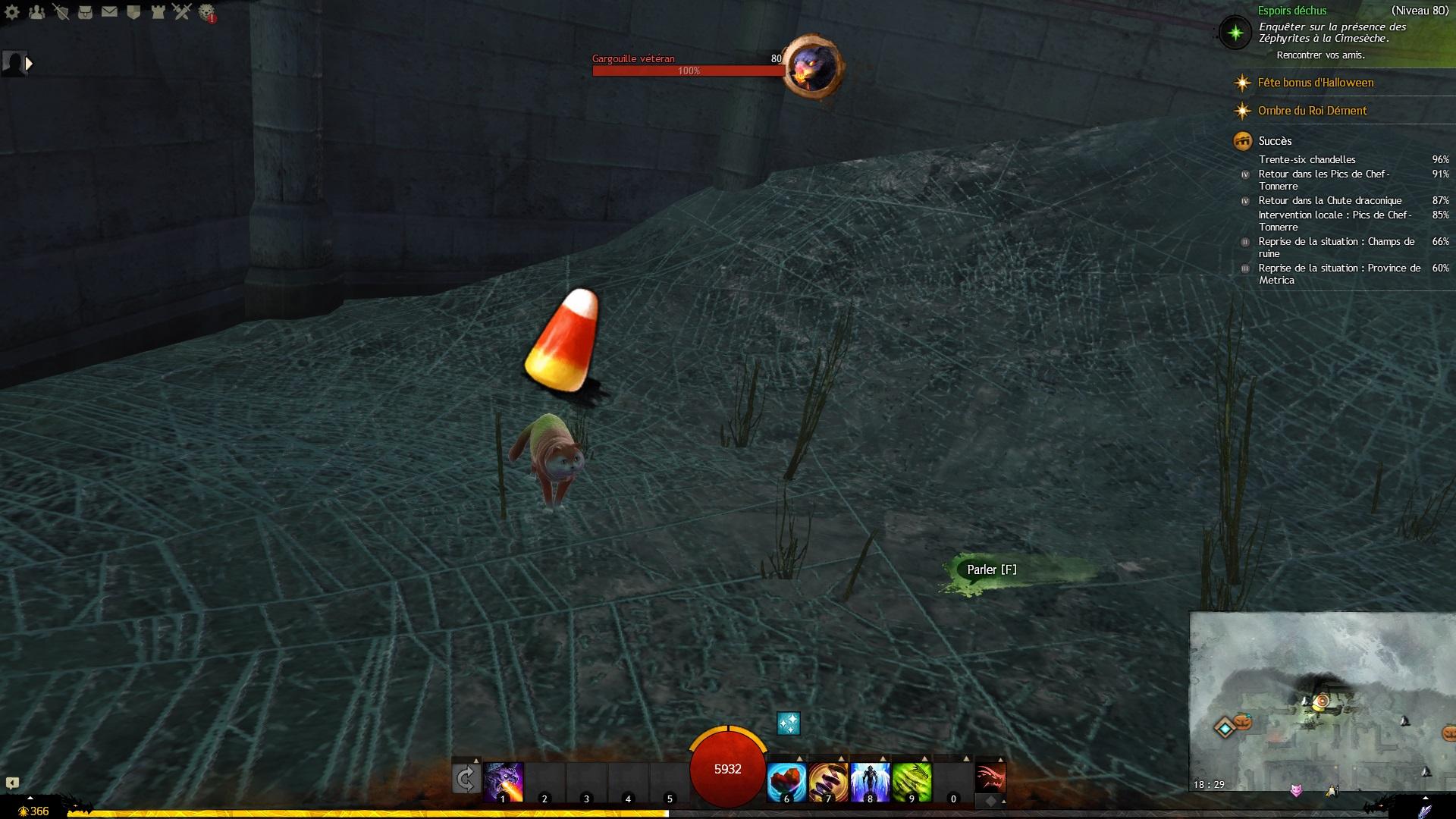Open the Black Lion trading post icon
This screenshot has width=1456, height=819.
(206, 12)
